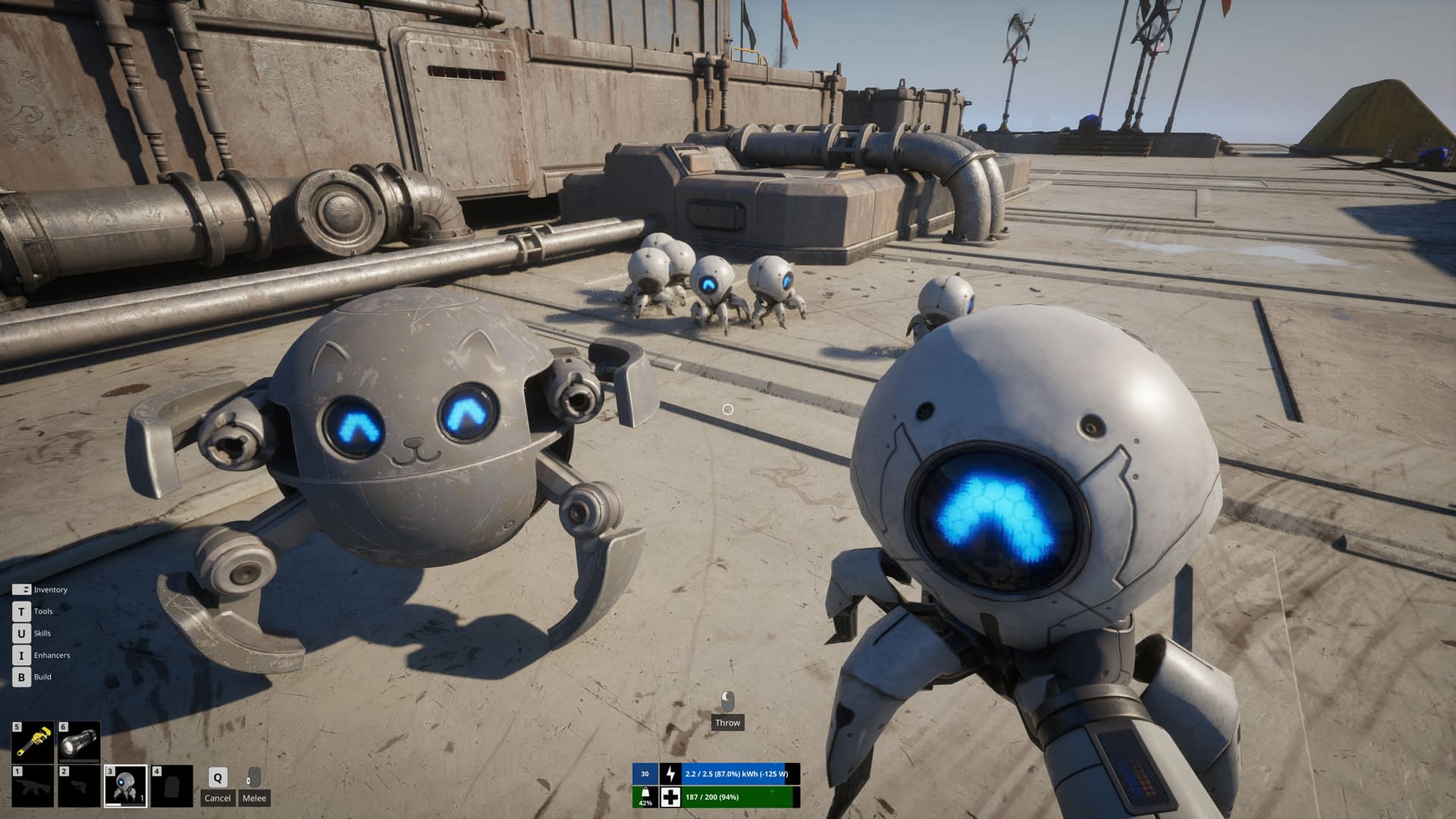Viewport: 1456px width, 819px height.
Task: Select the highlighted robot companion slot
Action: [126, 786]
